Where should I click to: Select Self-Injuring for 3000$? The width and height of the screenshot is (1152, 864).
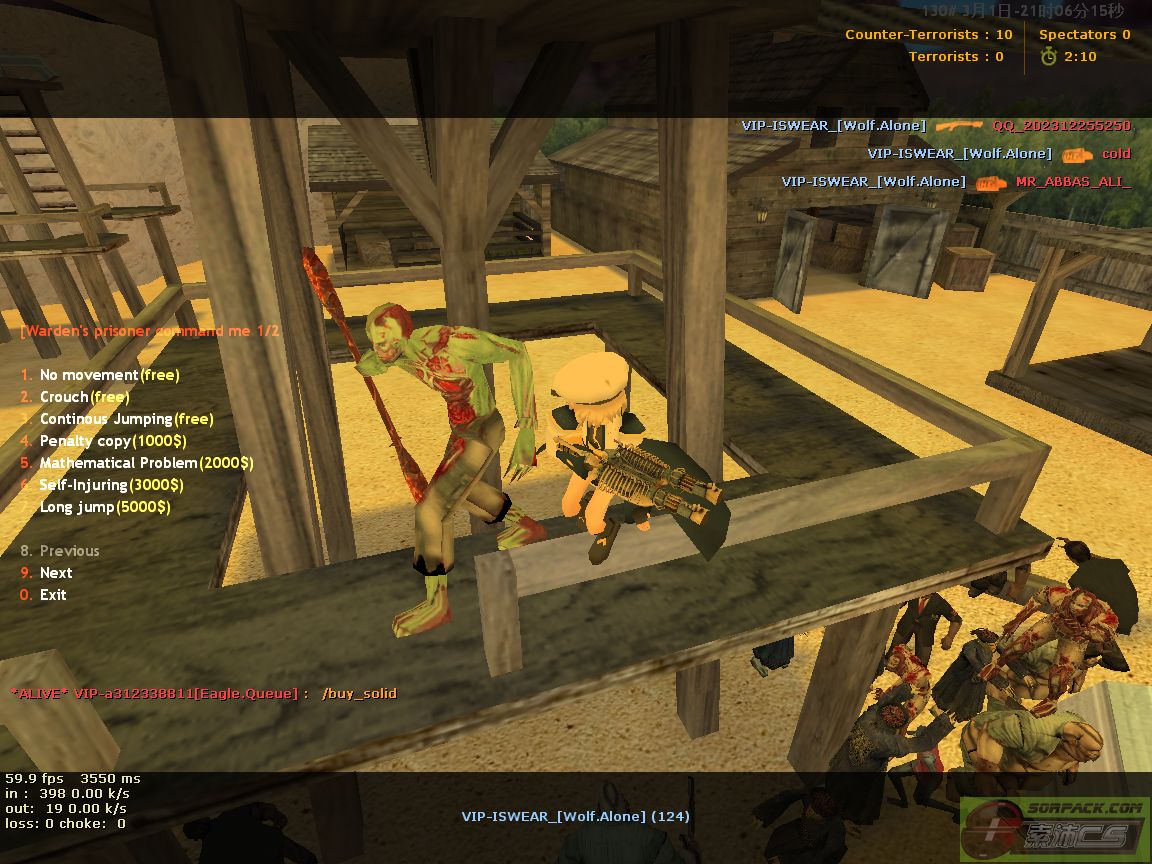pos(111,485)
